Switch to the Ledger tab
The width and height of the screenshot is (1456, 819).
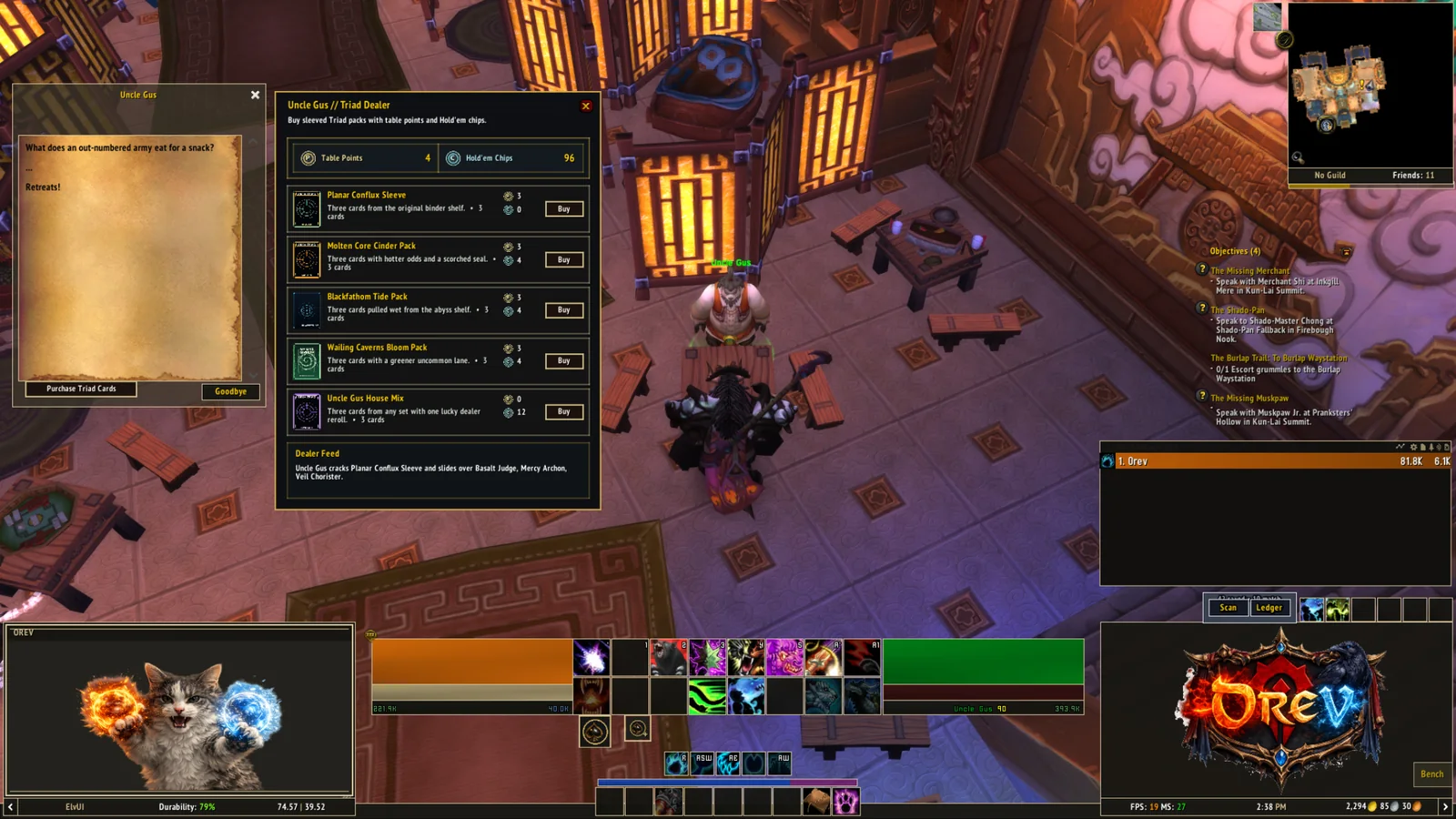coord(1269,608)
